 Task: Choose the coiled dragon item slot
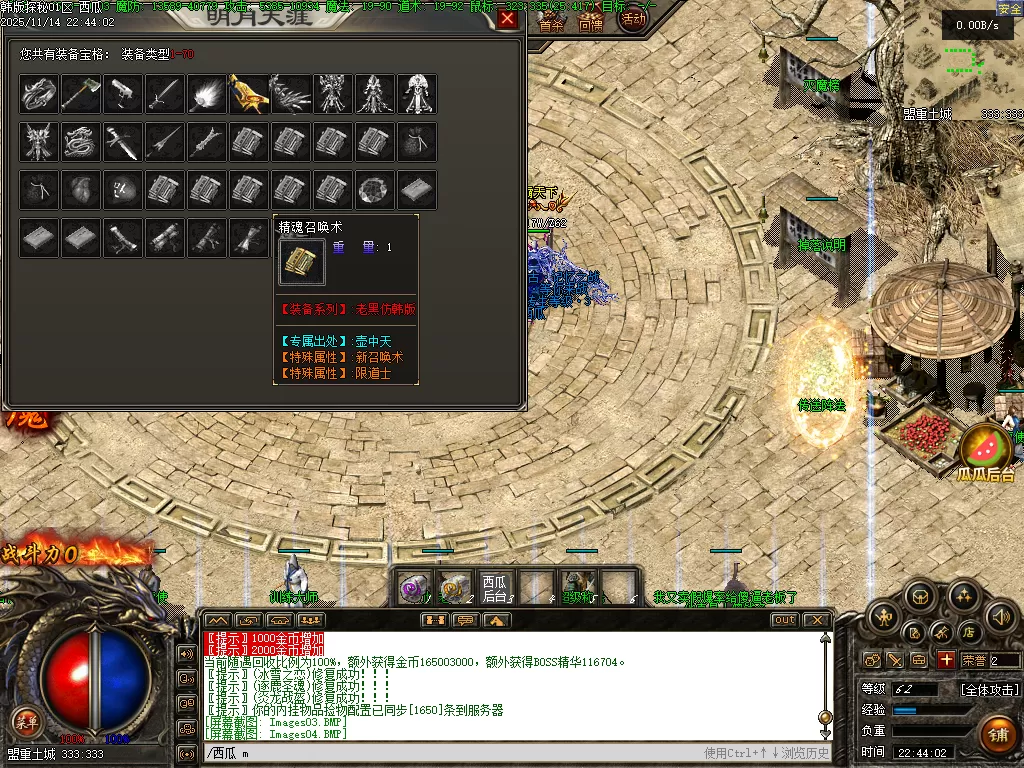[80, 142]
